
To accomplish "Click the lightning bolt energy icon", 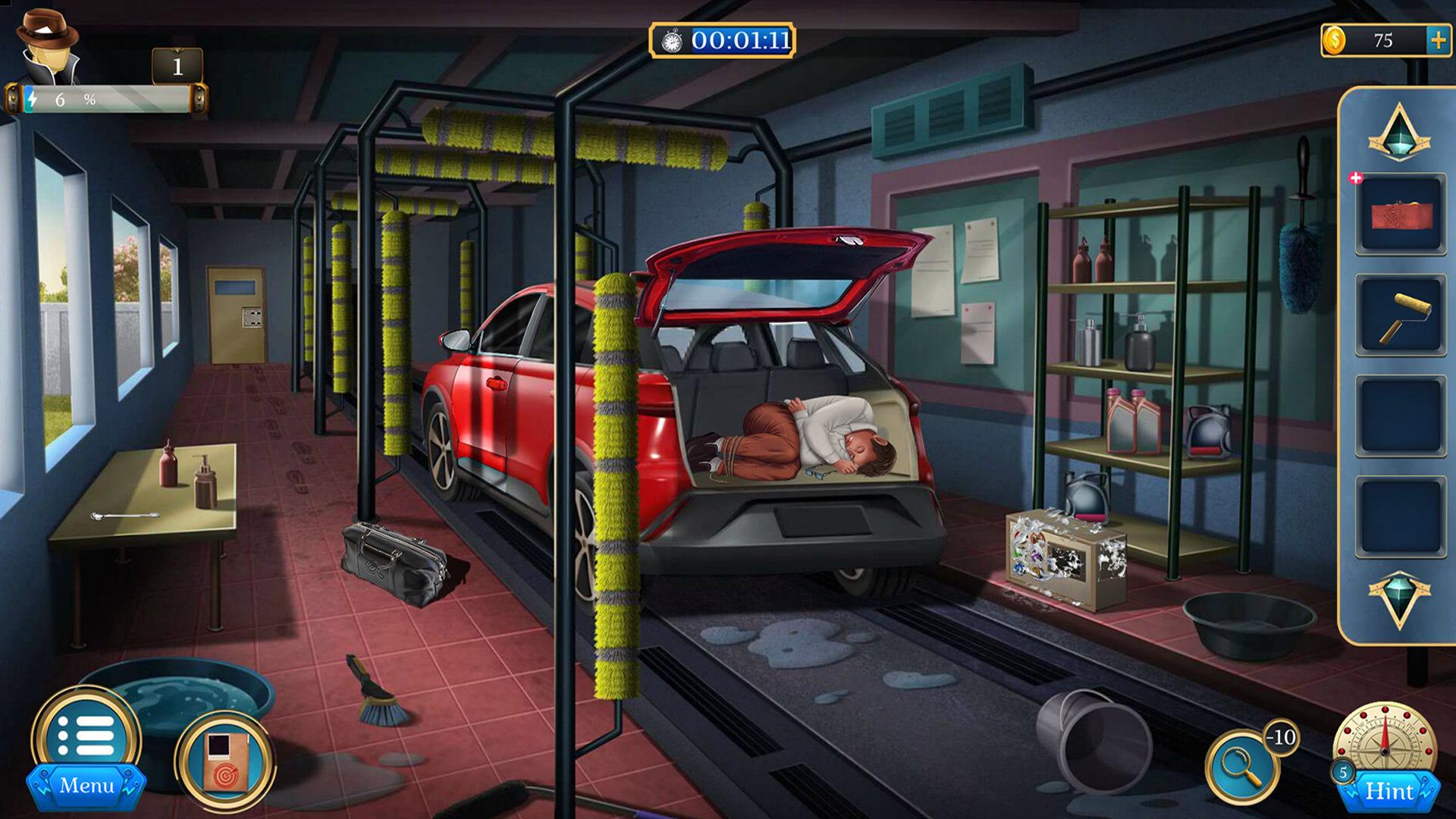I will 30,98.
